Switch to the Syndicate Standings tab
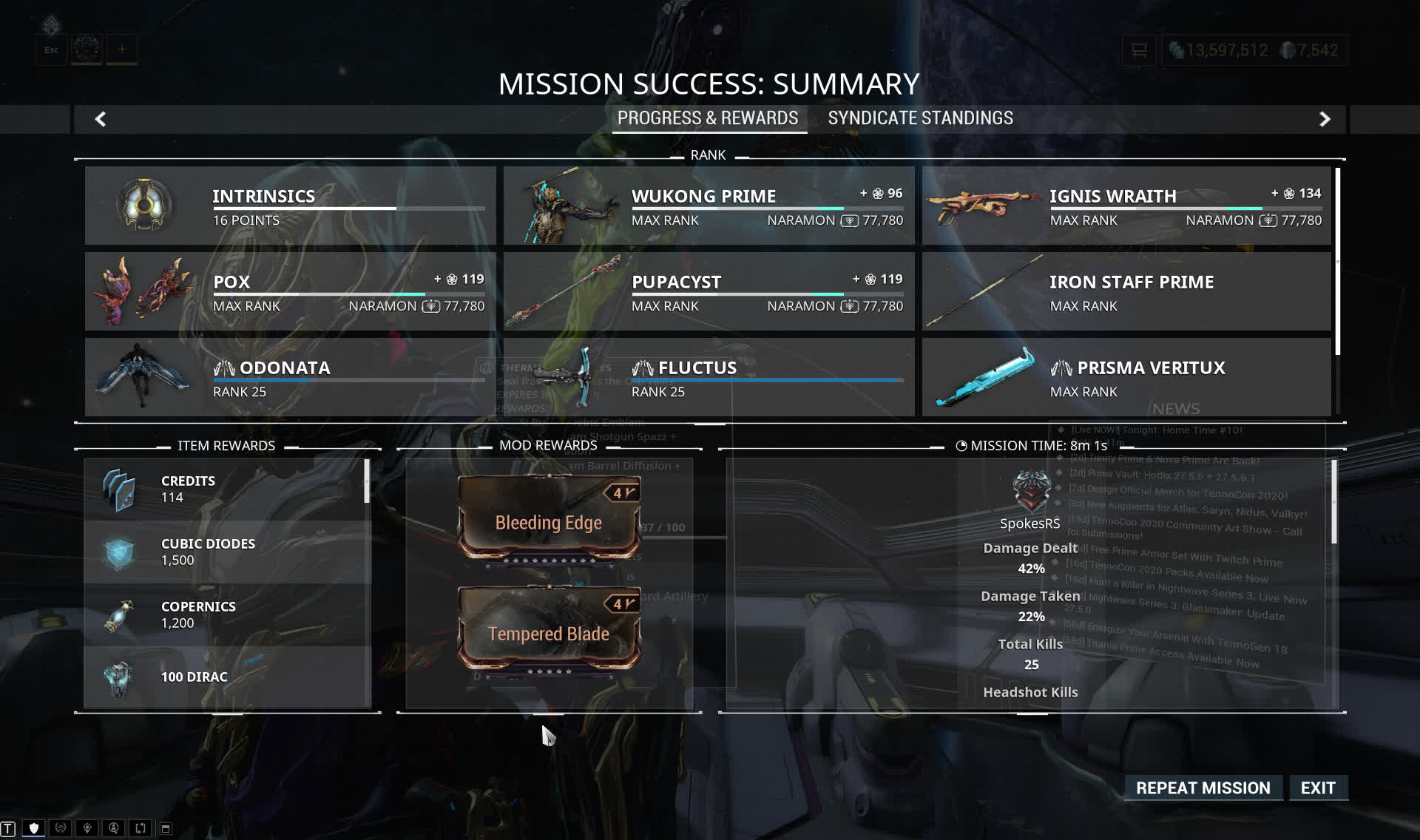The width and height of the screenshot is (1420, 840). tap(920, 118)
